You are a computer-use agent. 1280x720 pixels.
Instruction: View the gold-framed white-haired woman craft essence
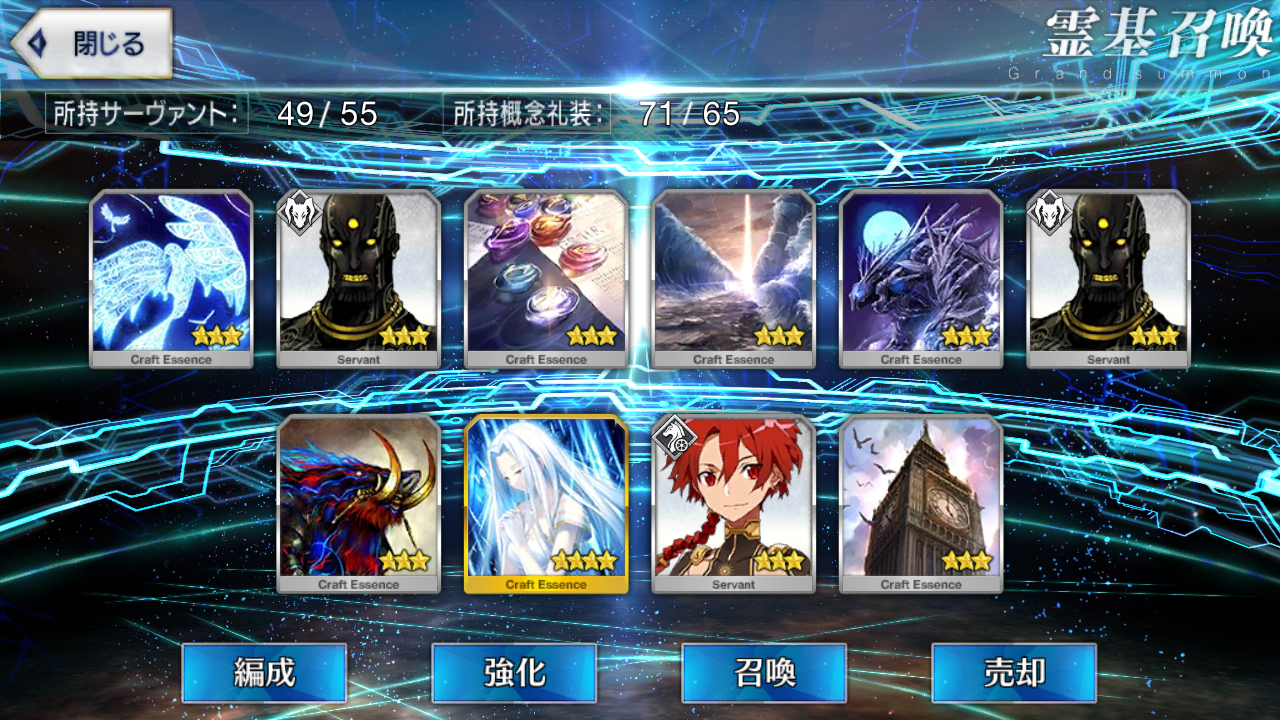546,503
